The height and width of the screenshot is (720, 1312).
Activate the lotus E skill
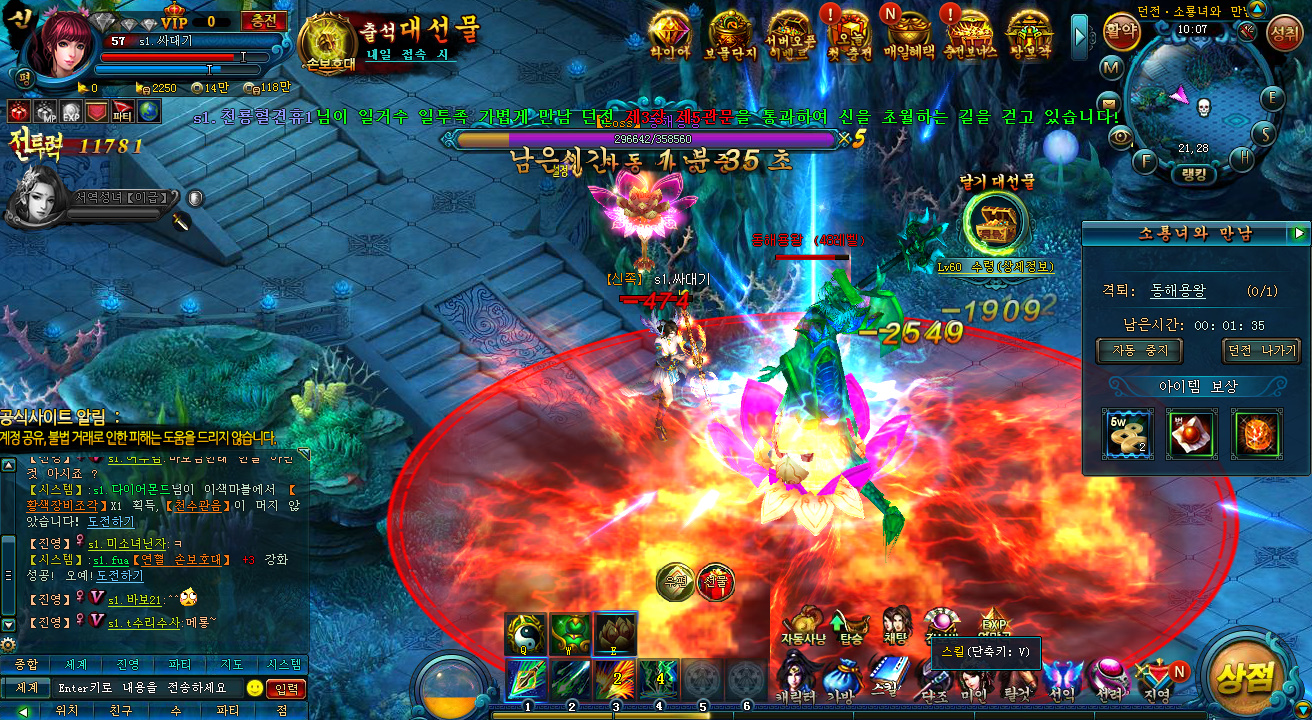pyautogui.click(x=616, y=633)
